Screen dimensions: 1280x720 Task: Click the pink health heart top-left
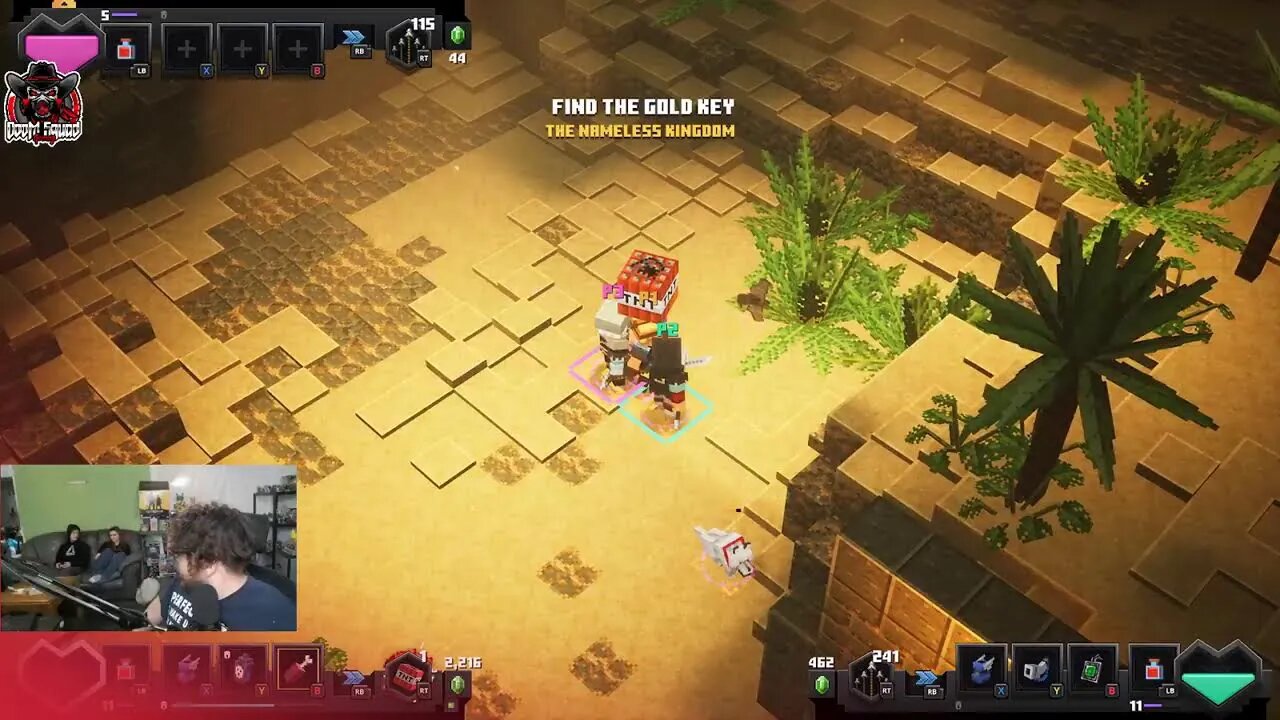(60, 45)
